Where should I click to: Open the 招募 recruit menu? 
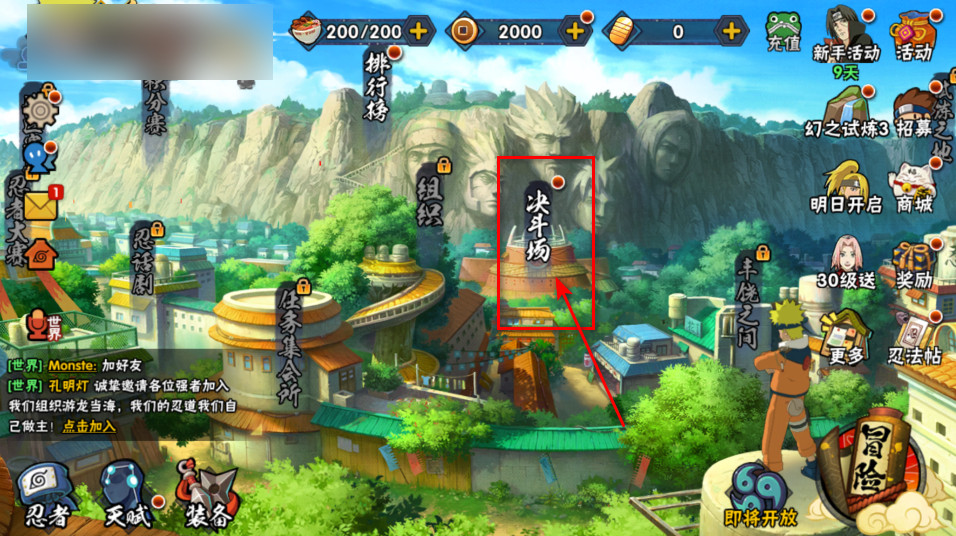point(913,110)
